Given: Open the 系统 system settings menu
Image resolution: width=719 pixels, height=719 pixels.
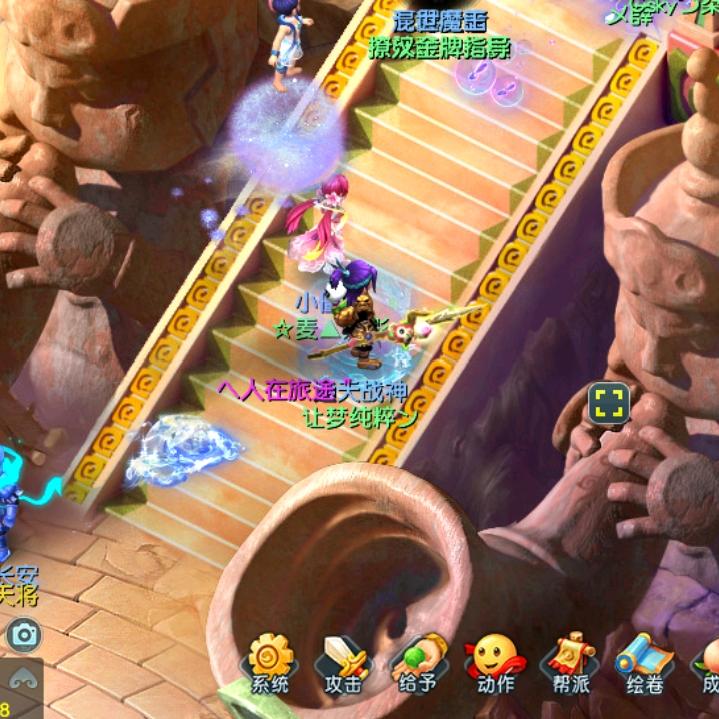Looking at the screenshot, I should point(270,663).
